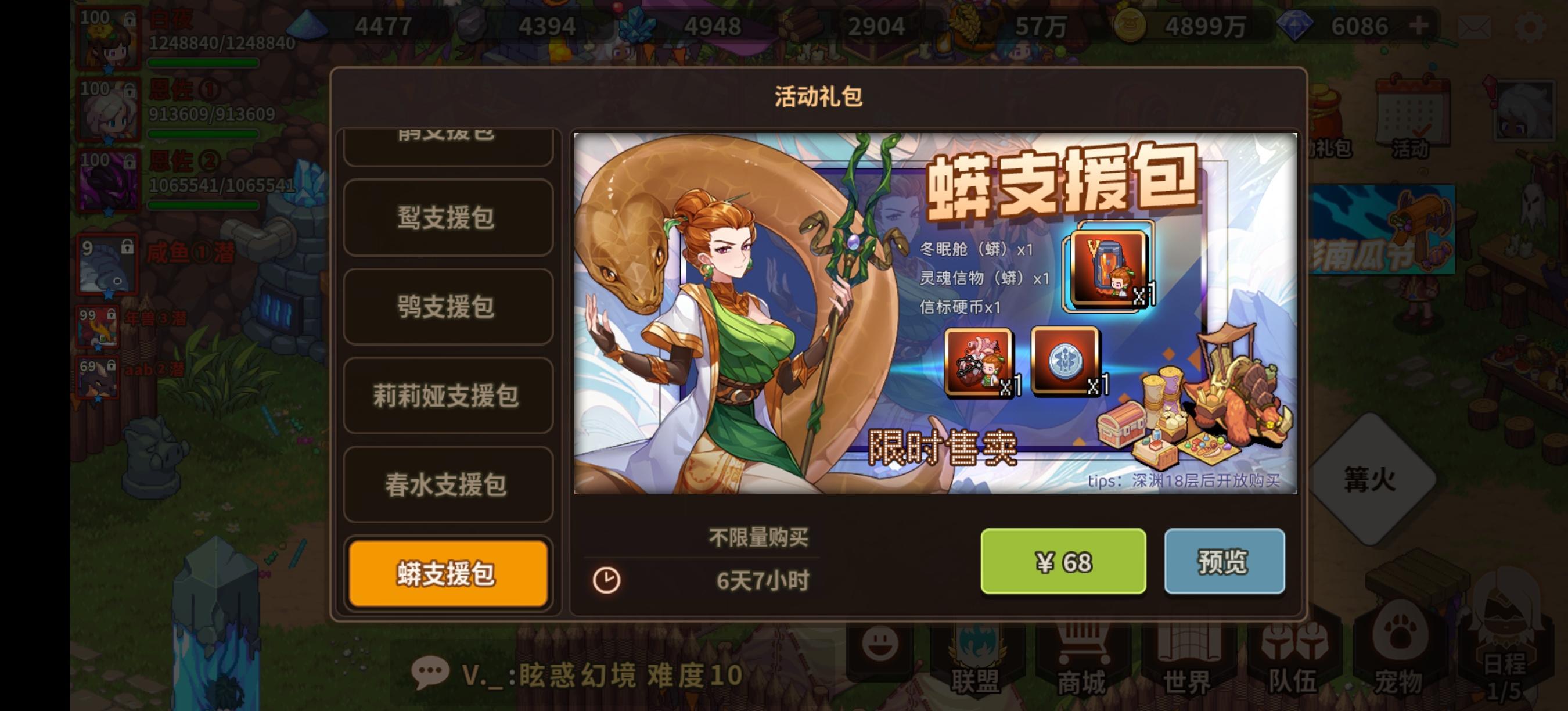1568x711 pixels.
Task: Switch to the 春水支援包 pack tab
Action: point(448,485)
